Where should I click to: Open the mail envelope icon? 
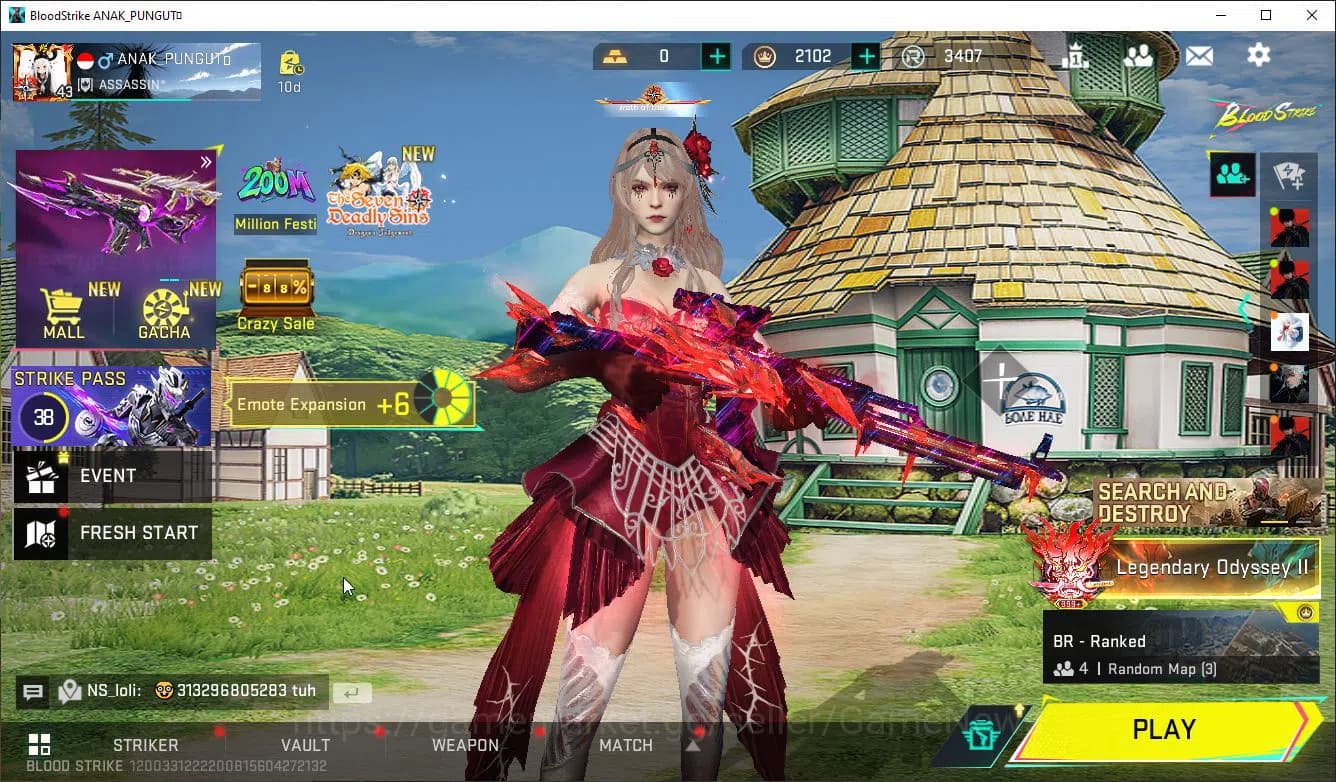click(x=1199, y=56)
